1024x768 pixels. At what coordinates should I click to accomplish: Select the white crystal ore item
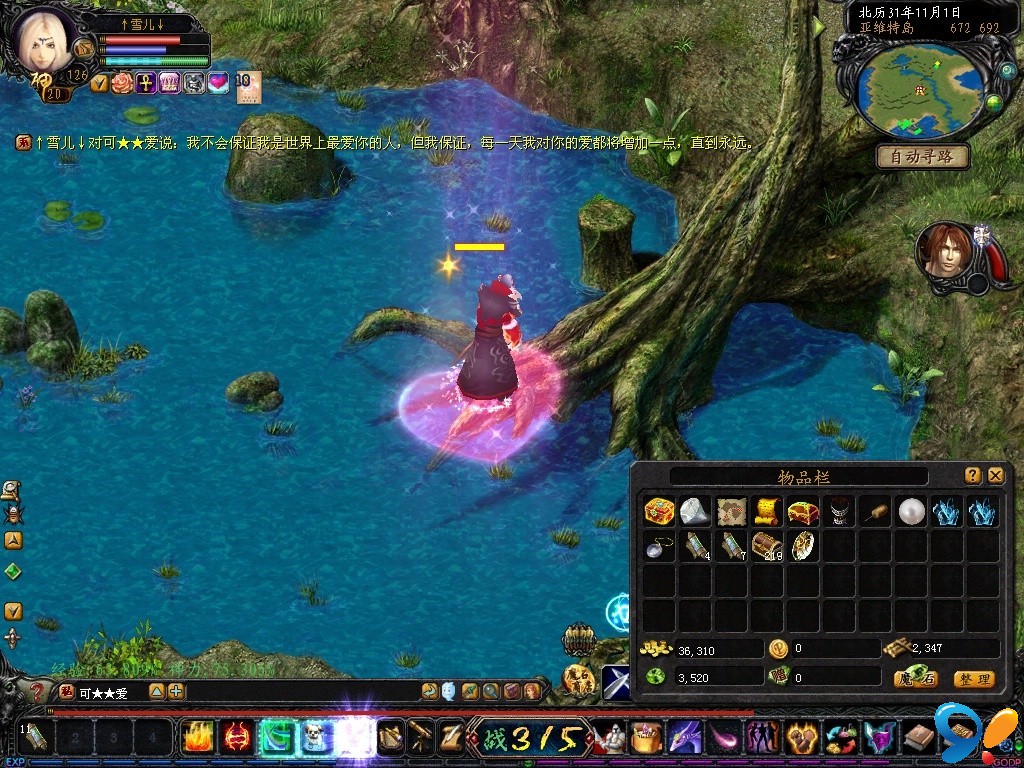coord(695,512)
